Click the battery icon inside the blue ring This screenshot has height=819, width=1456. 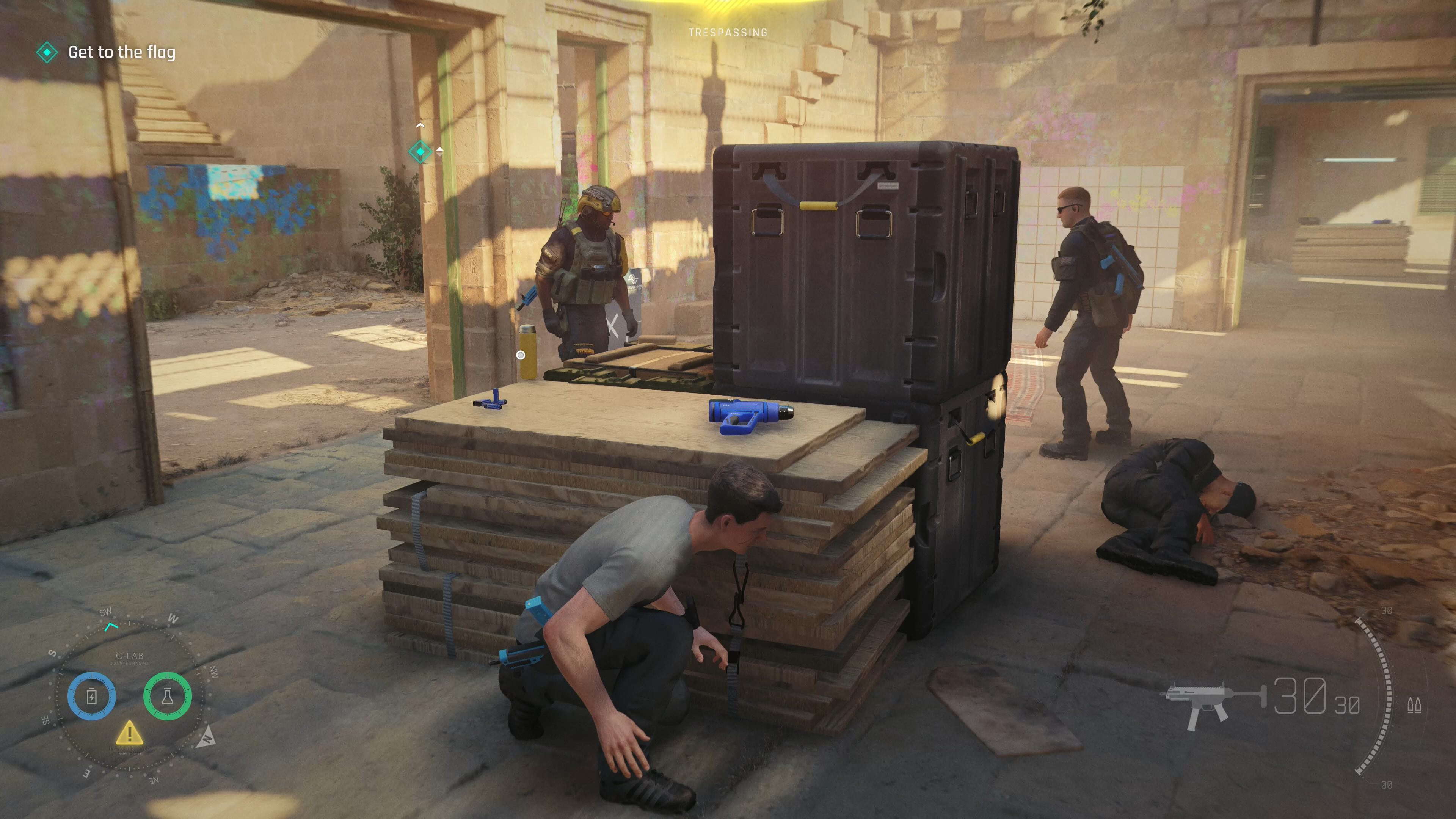[92, 697]
